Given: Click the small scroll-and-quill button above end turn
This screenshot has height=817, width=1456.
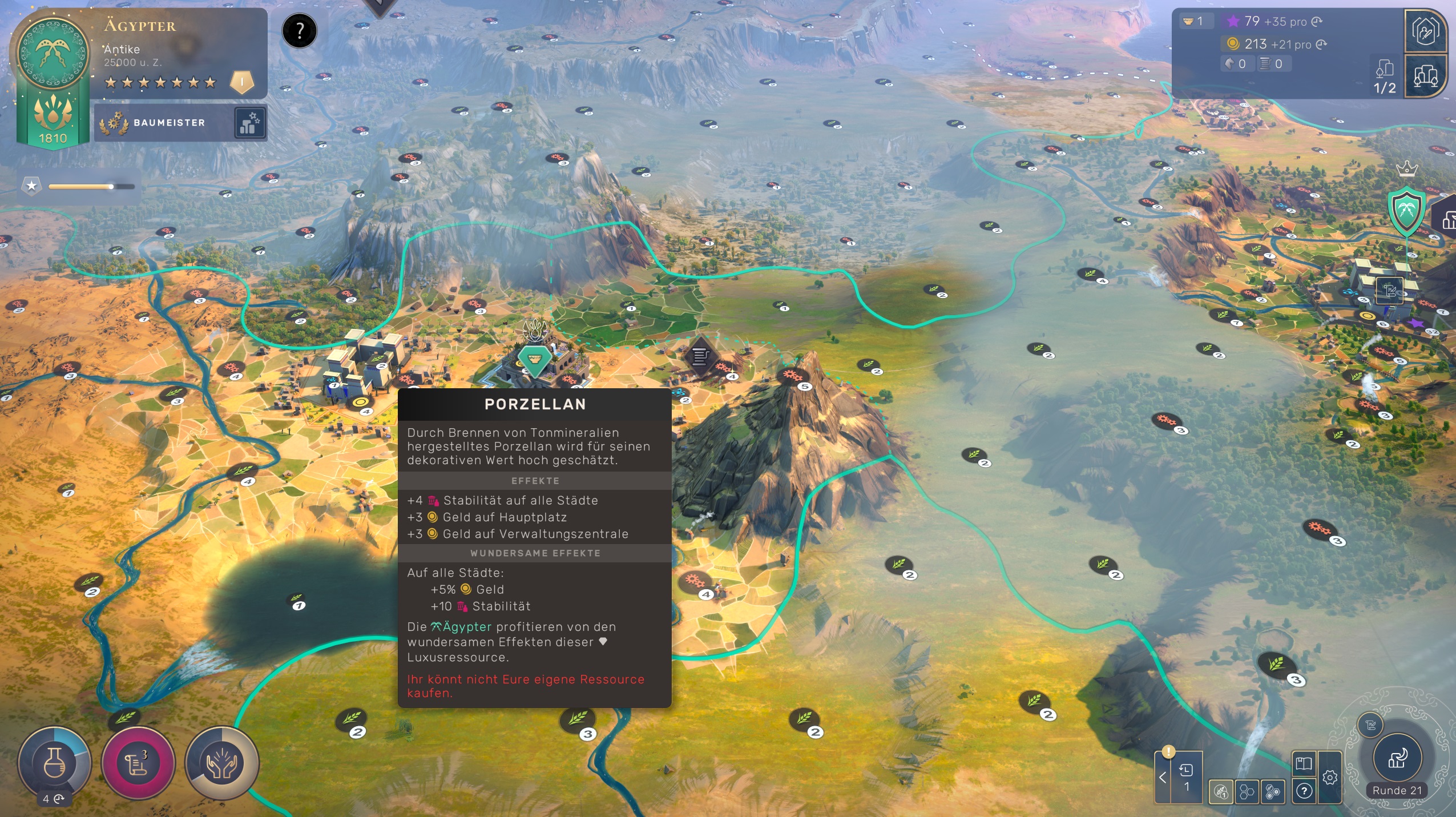Looking at the screenshot, I should [1370, 726].
